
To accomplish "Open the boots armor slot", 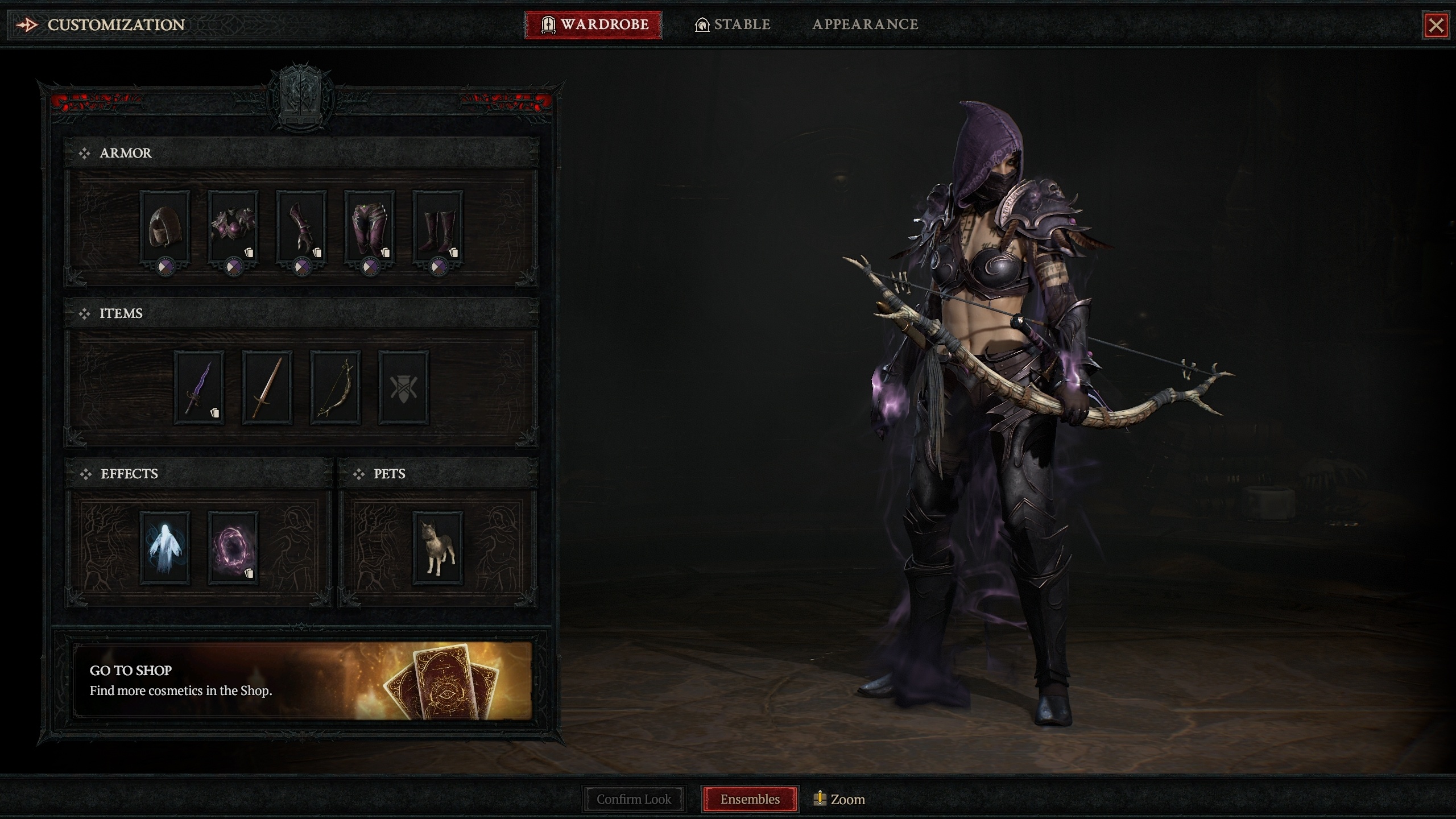I will [438, 226].
